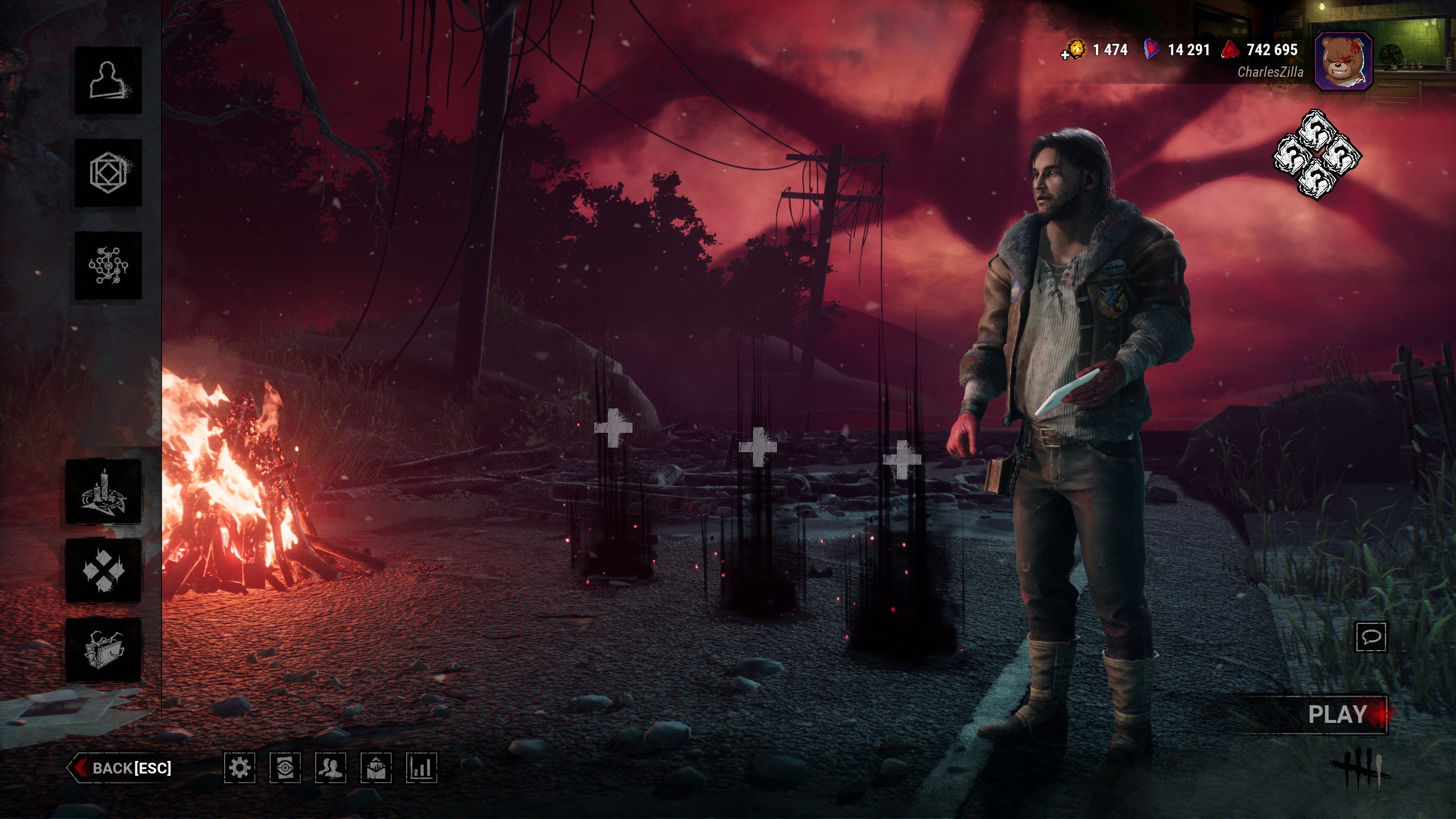
Task: Add Auric Cells with the plus coin icon
Action: tap(1072, 51)
